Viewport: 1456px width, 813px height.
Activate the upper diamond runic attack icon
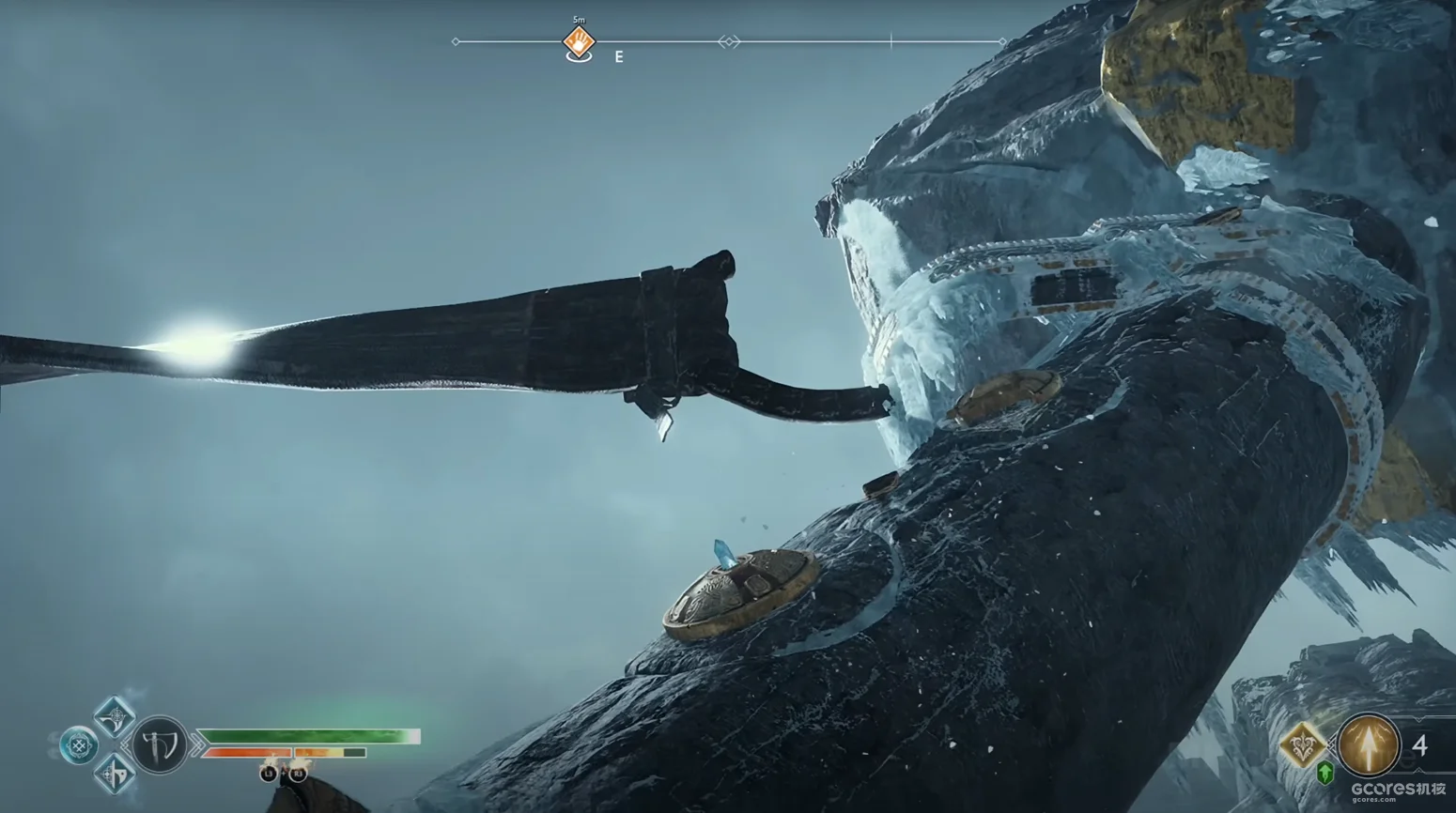pos(114,719)
